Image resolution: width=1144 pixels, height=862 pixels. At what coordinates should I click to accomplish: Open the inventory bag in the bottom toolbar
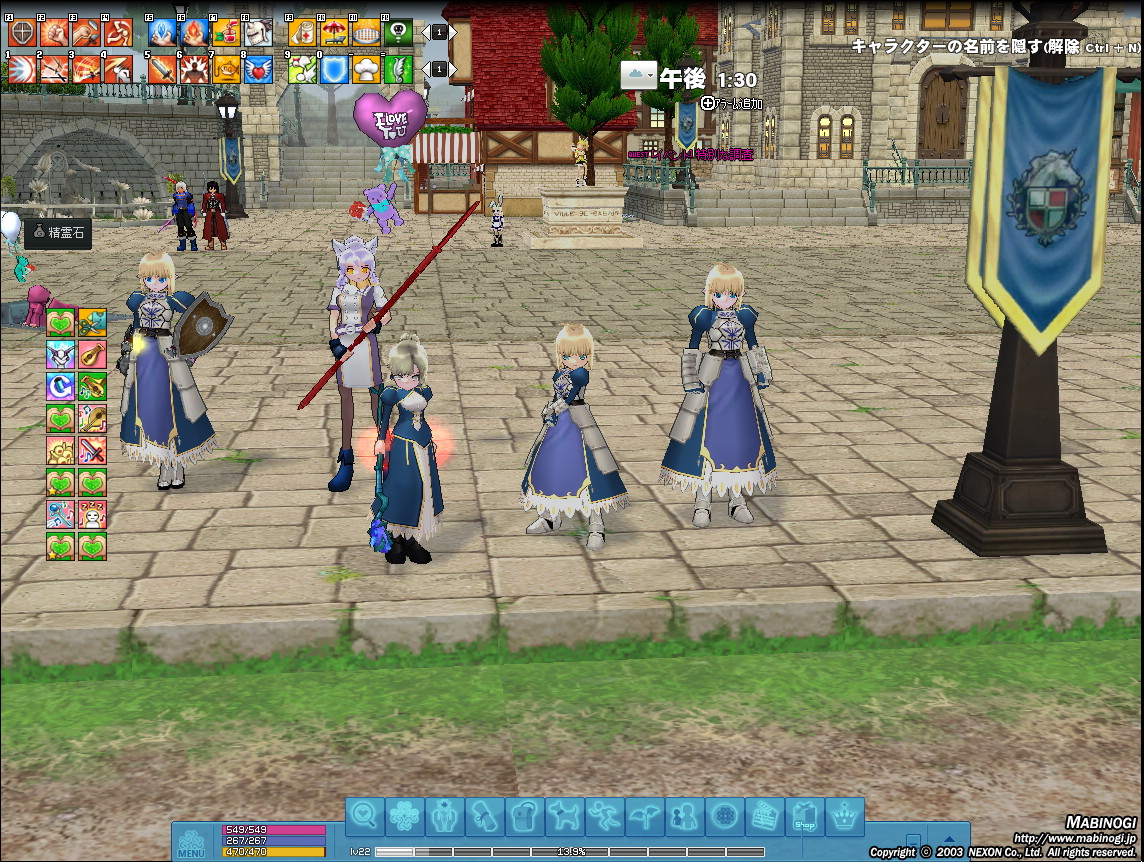pyautogui.click(x=524, y=817)
